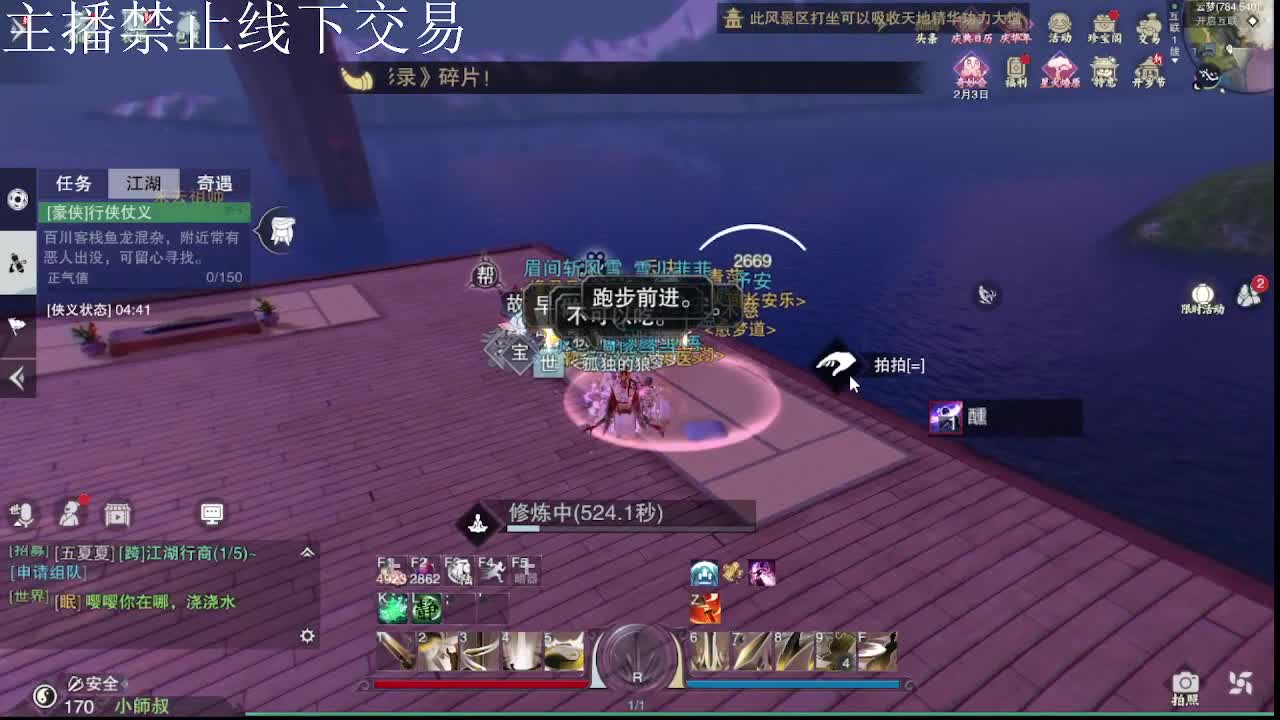Select the 星火燎原 event icon
1280x720 pixels.
pyautogui.click(x=1059, y=68)
